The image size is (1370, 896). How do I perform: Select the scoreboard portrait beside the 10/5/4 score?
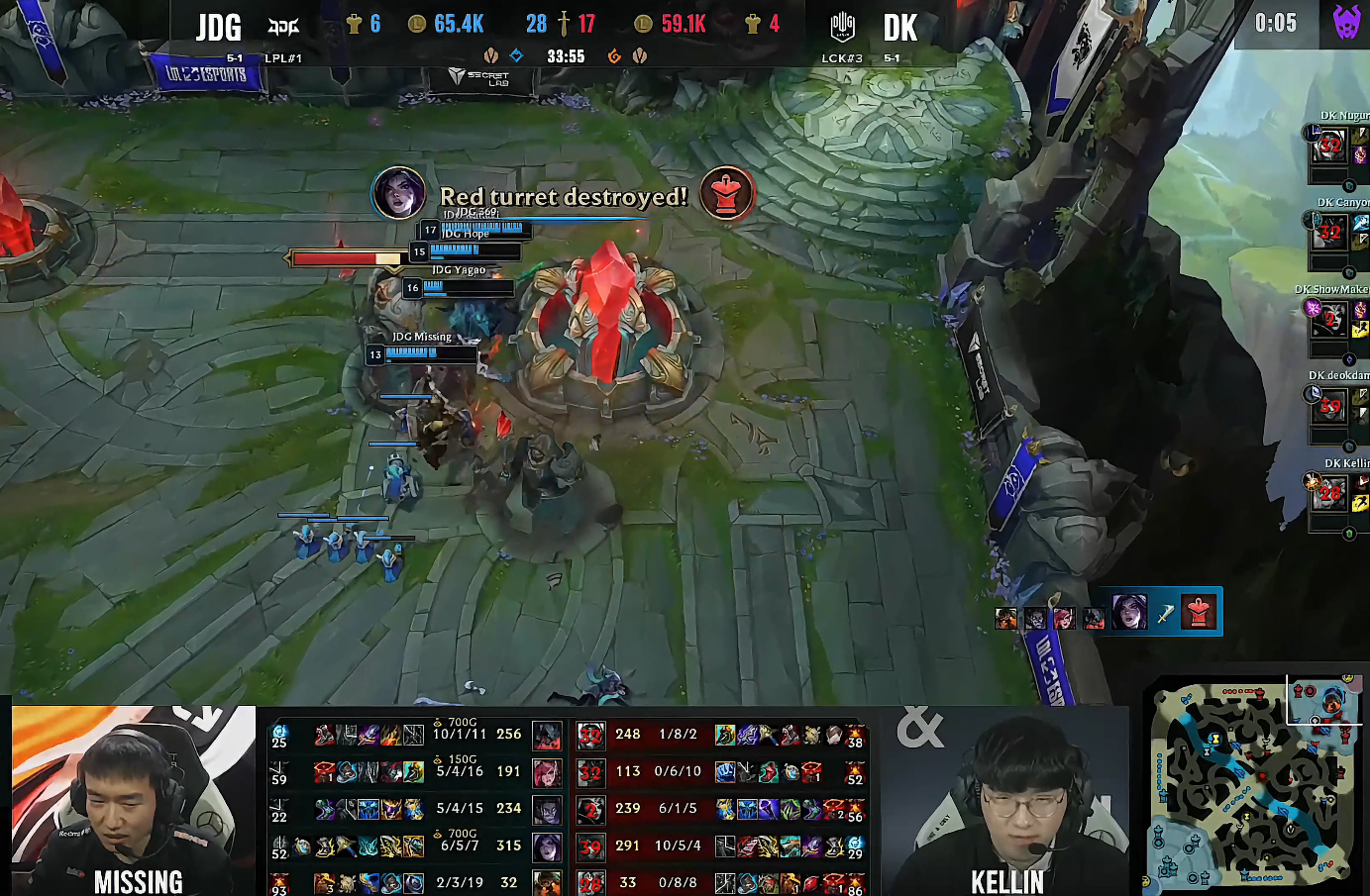(x=591, y=846)
